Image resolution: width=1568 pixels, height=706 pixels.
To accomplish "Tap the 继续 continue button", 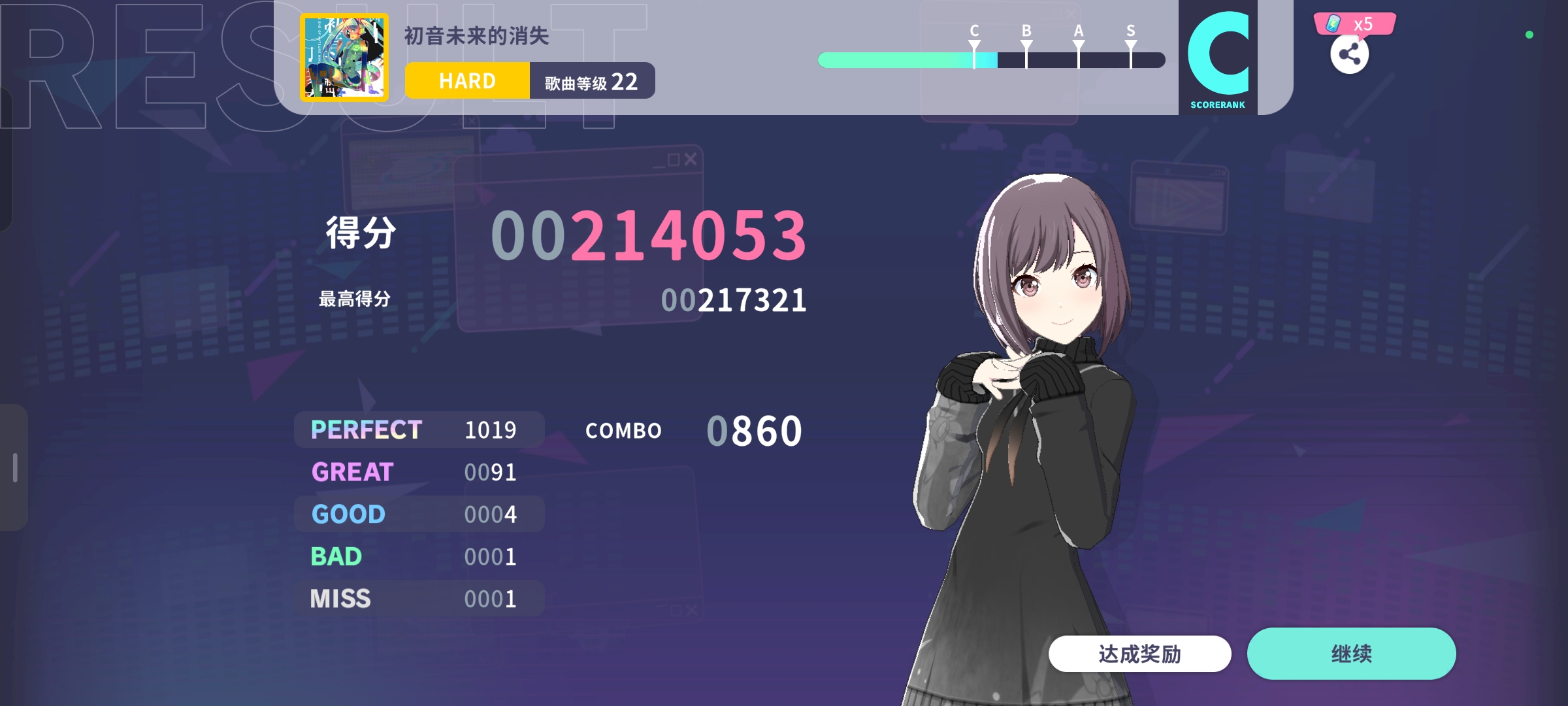I will 1351,653.
